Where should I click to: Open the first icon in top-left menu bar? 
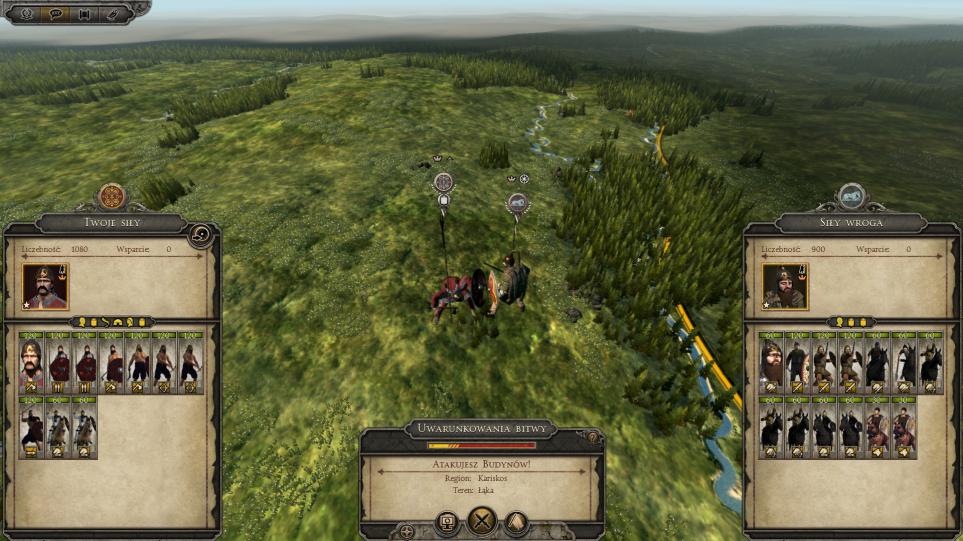[x=27, y=14]
